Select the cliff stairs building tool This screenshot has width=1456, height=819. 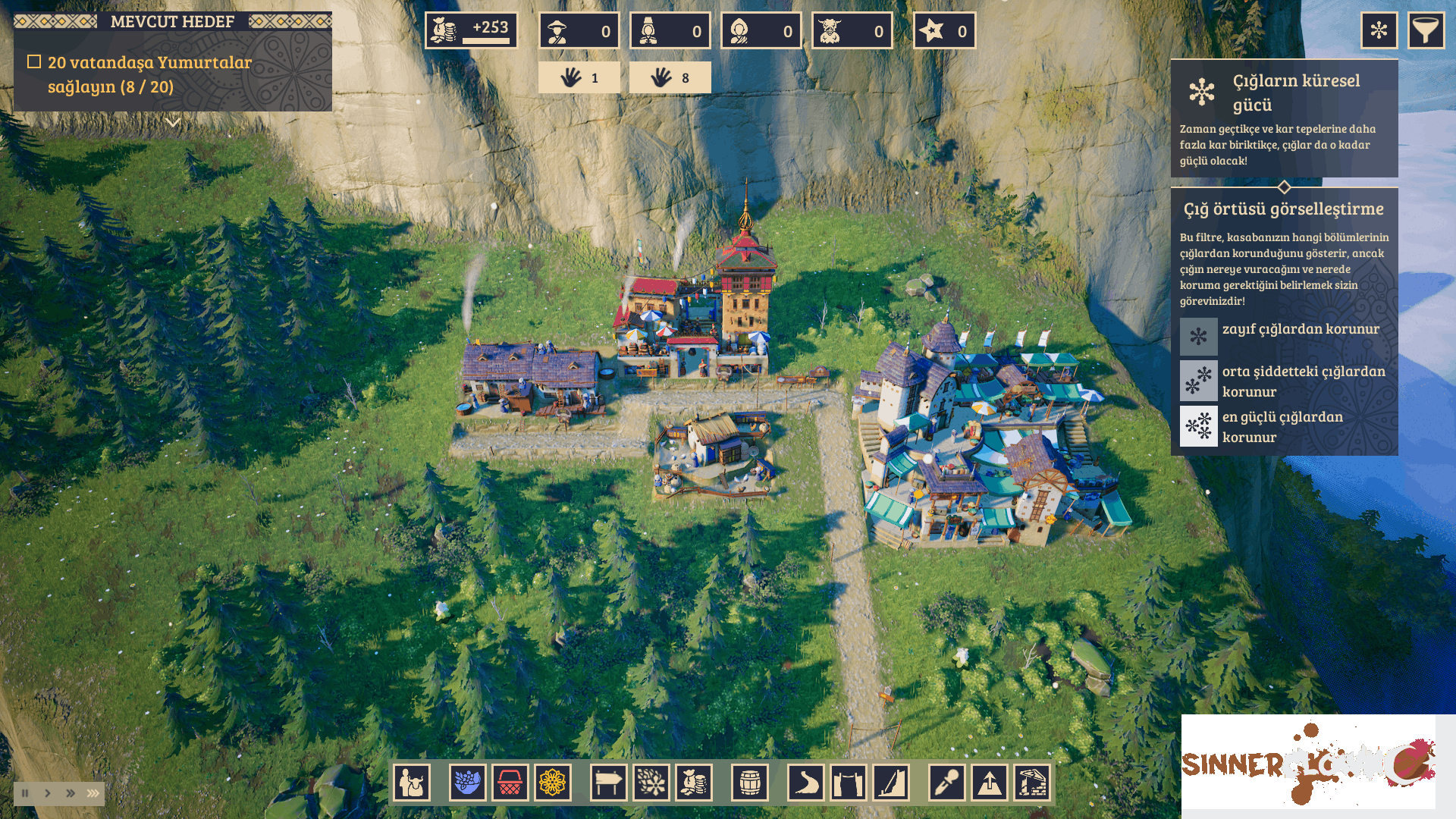pos(890,782)
